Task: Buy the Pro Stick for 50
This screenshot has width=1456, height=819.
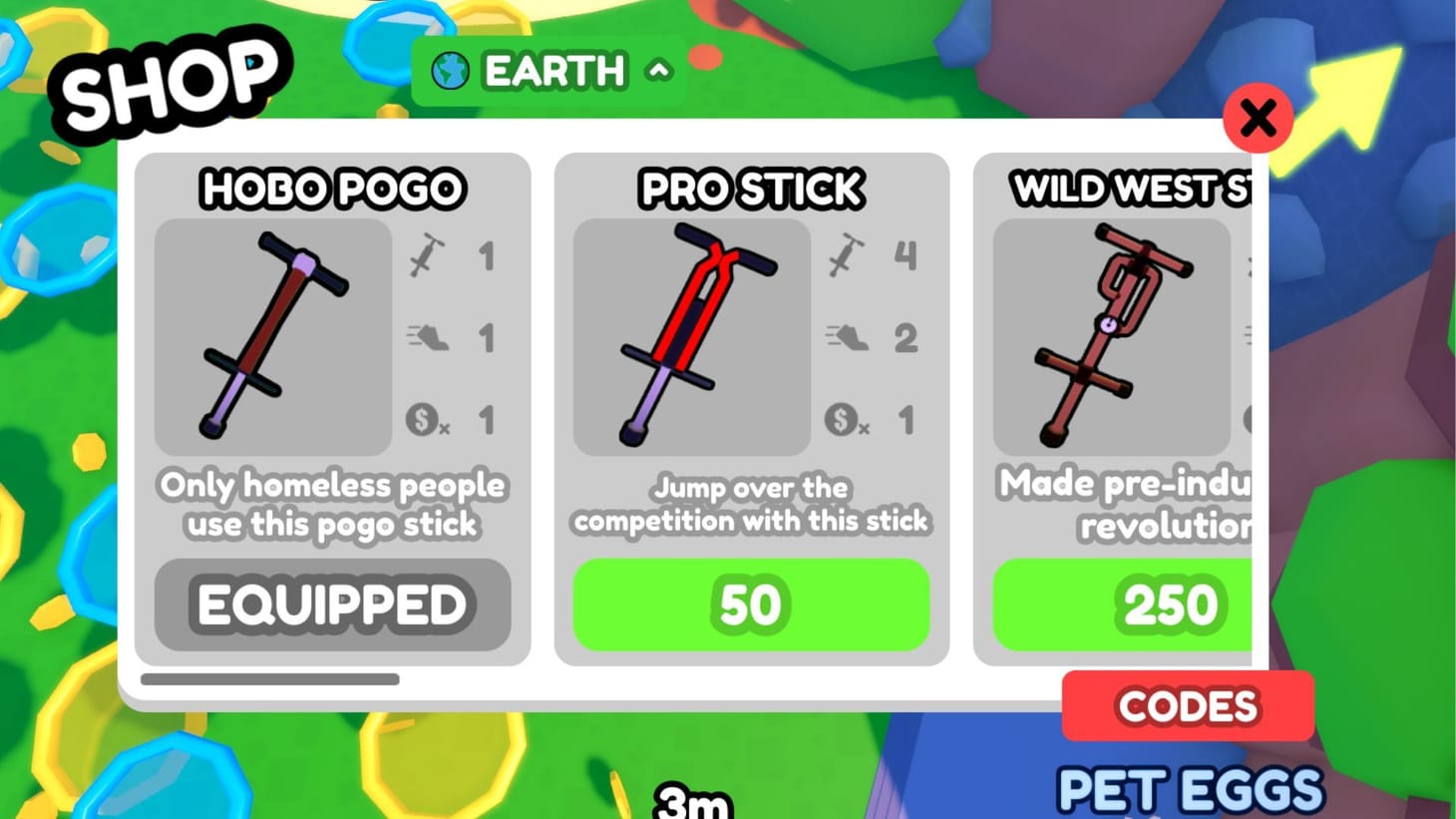Action: (752, 604)
